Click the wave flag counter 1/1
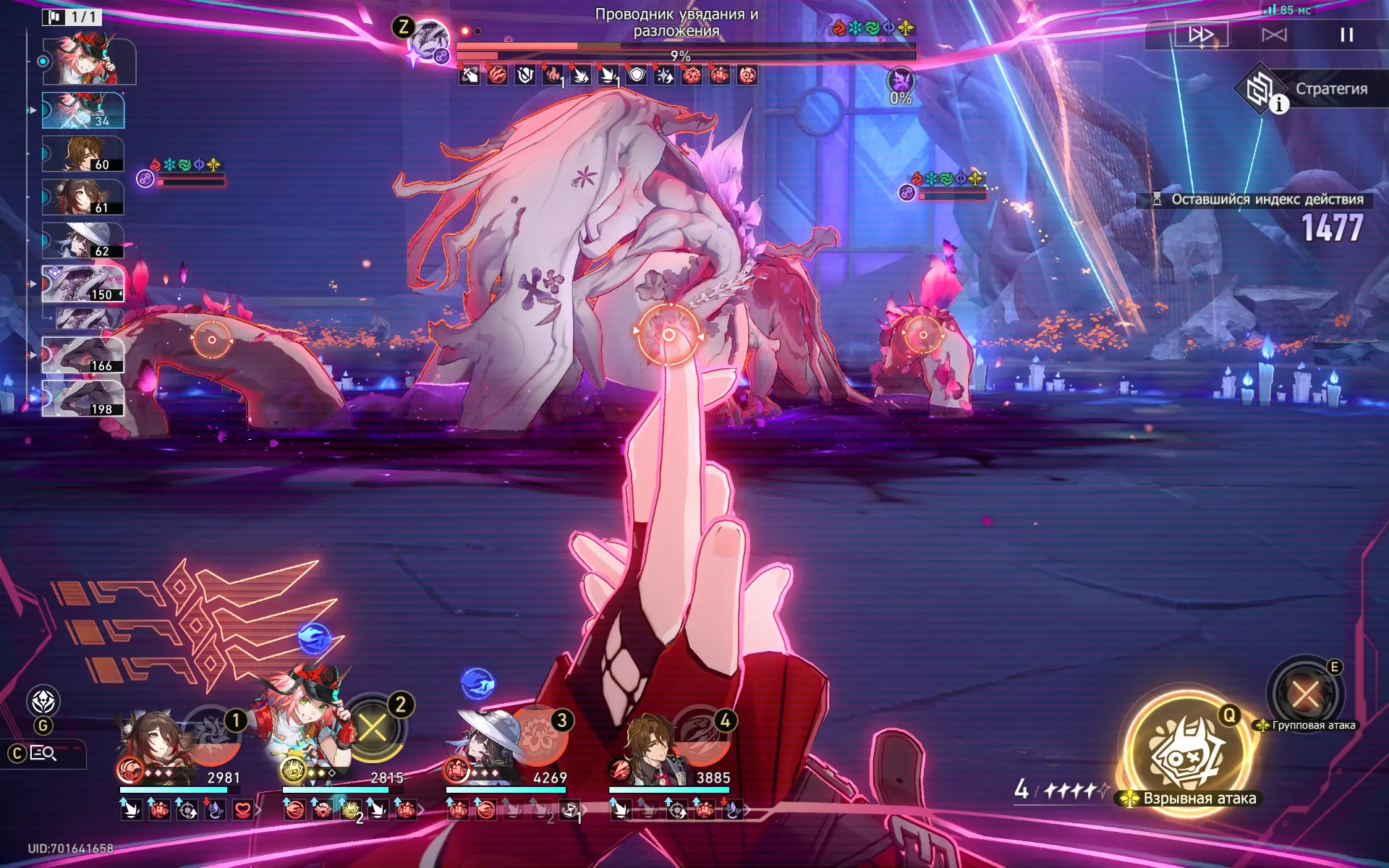 pyautogui.click(x=72, y=17)
